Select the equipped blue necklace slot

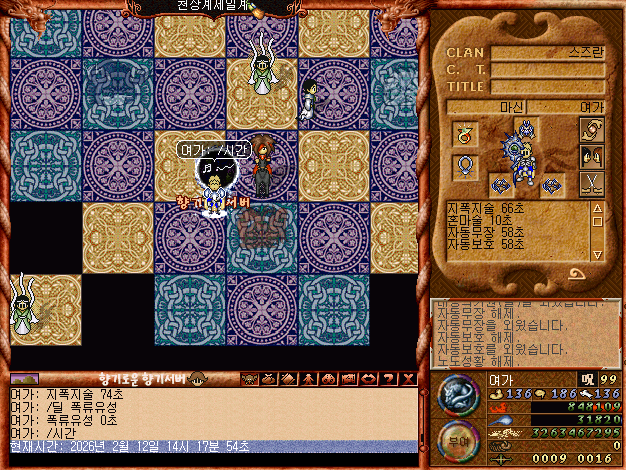pos(466,165)
